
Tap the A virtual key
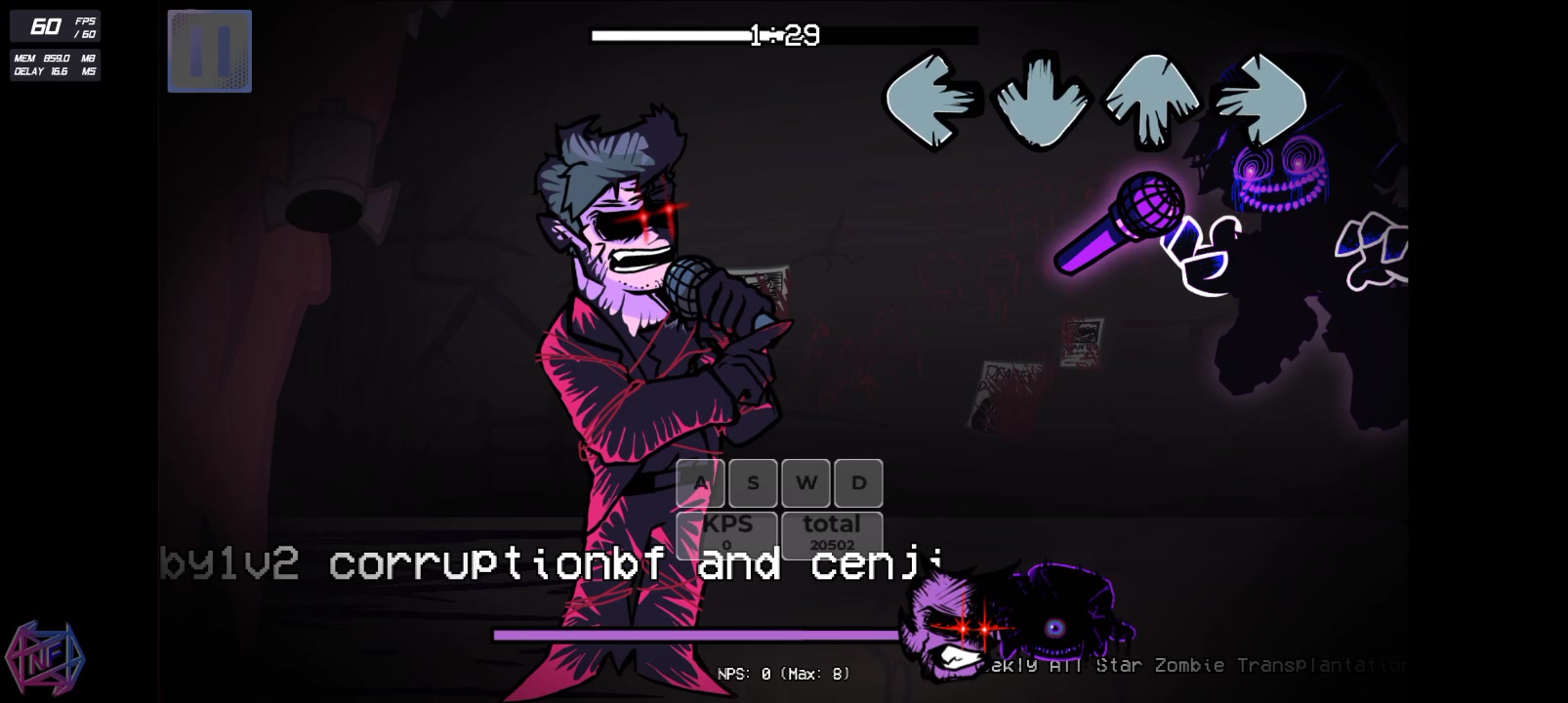pyautogui.click(x=699, y=482)
